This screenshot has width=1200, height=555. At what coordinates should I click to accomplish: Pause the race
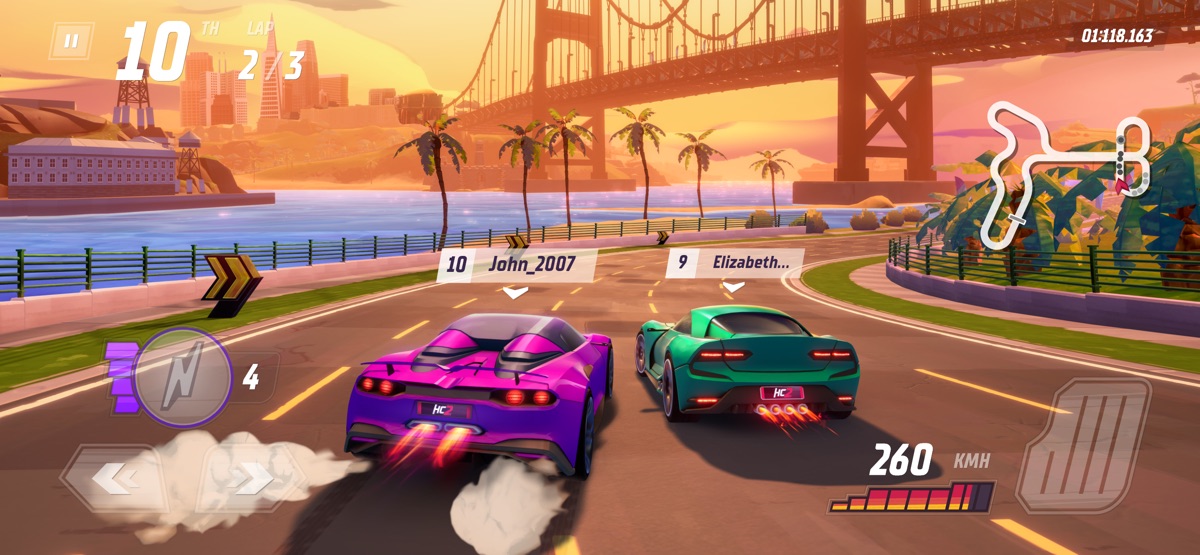pos(71,41)
